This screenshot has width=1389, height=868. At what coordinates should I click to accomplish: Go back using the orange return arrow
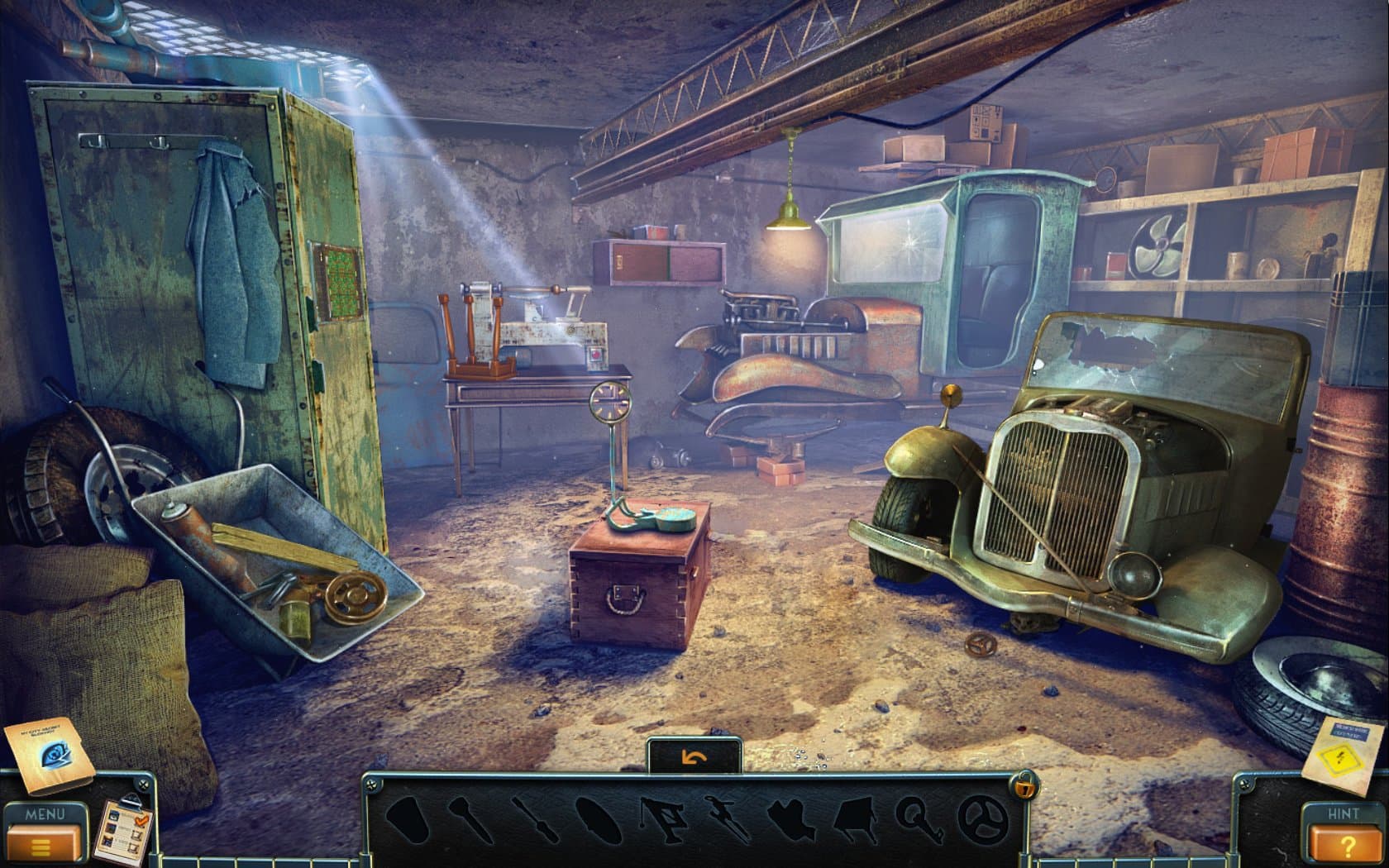[x=693, y=757]
